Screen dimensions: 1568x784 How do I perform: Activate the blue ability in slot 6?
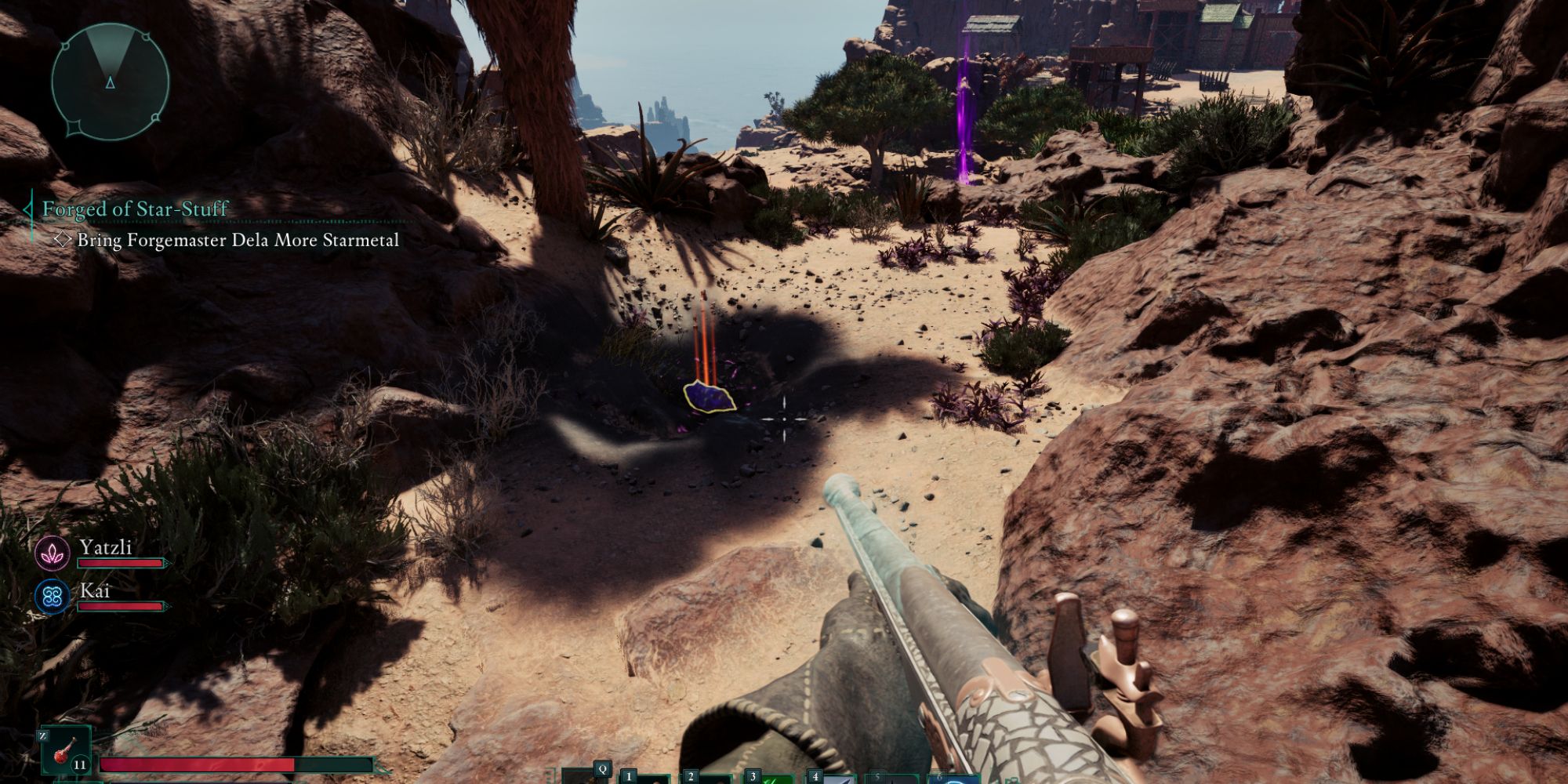click(x=954, y=779)
